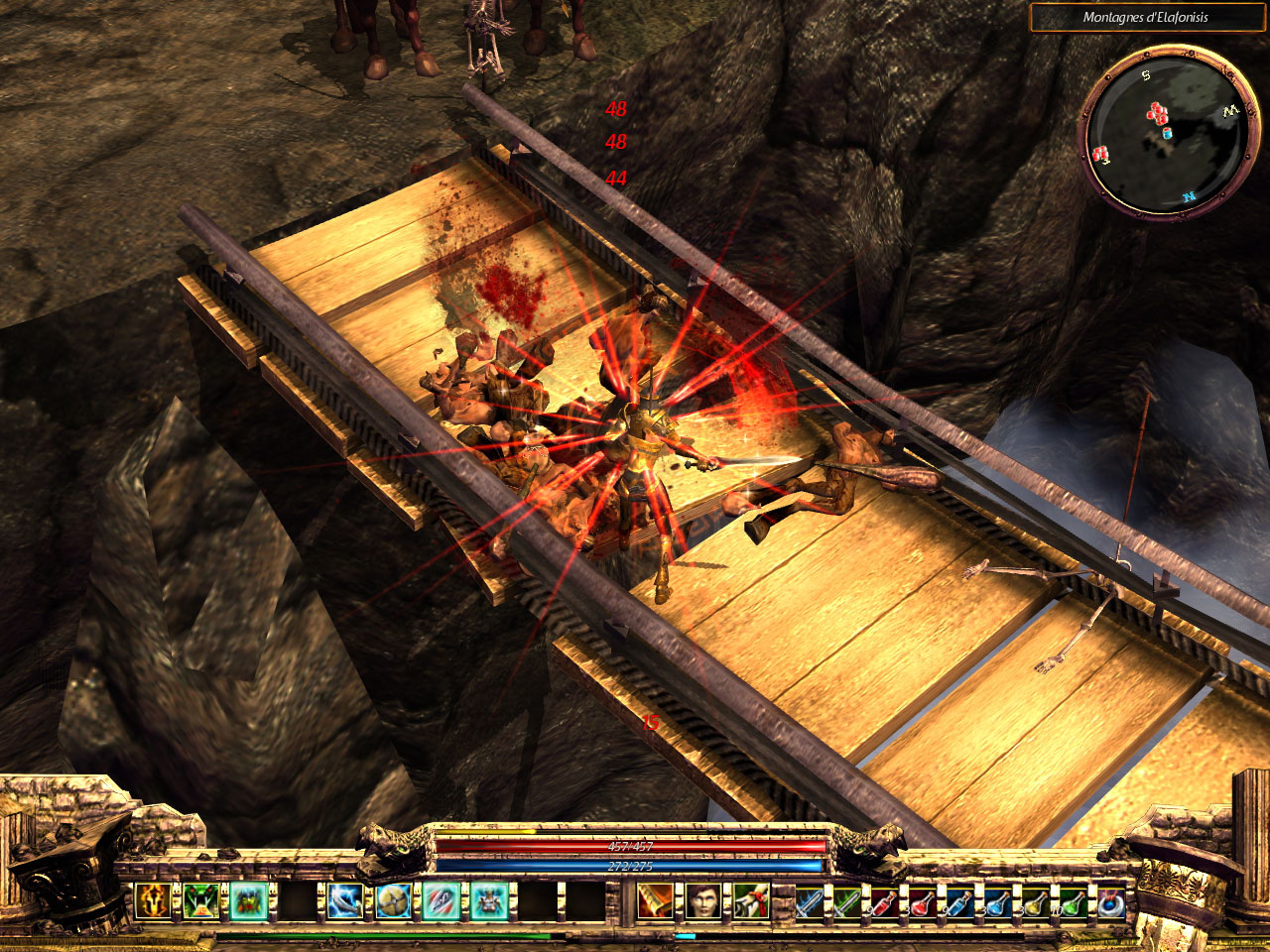This screenshot has width=1270, height=952.
Task: Use the green serpent head skill
Action: click(x=199, y=901)
